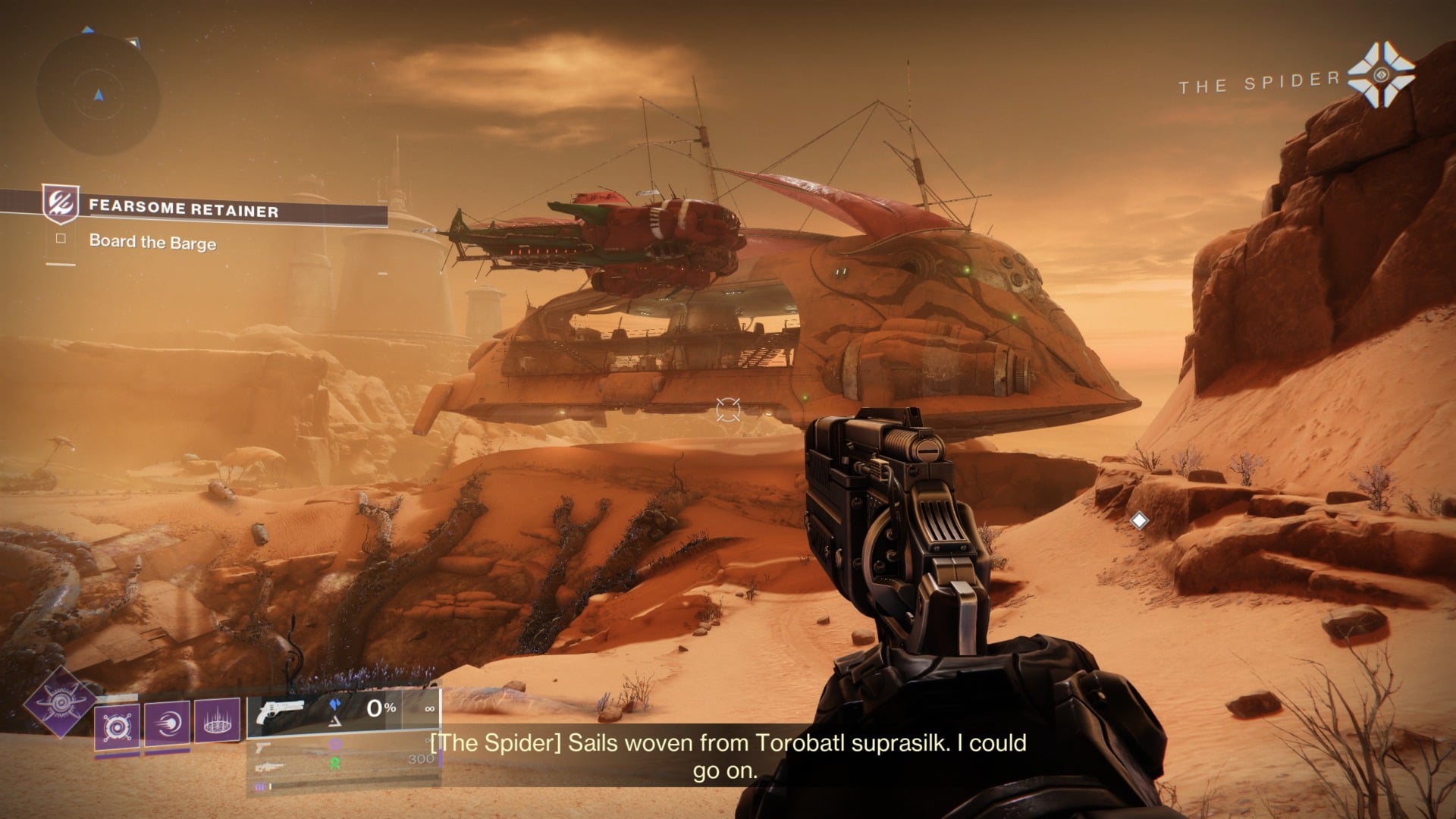
Task: Activate the Void melee ability icon
Action: (x=167, y=723)
